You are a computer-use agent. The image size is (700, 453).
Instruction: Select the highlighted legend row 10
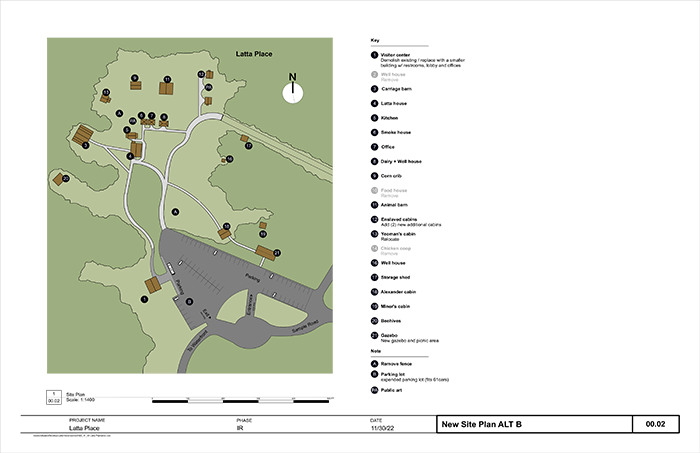click(x=374, y=189)
